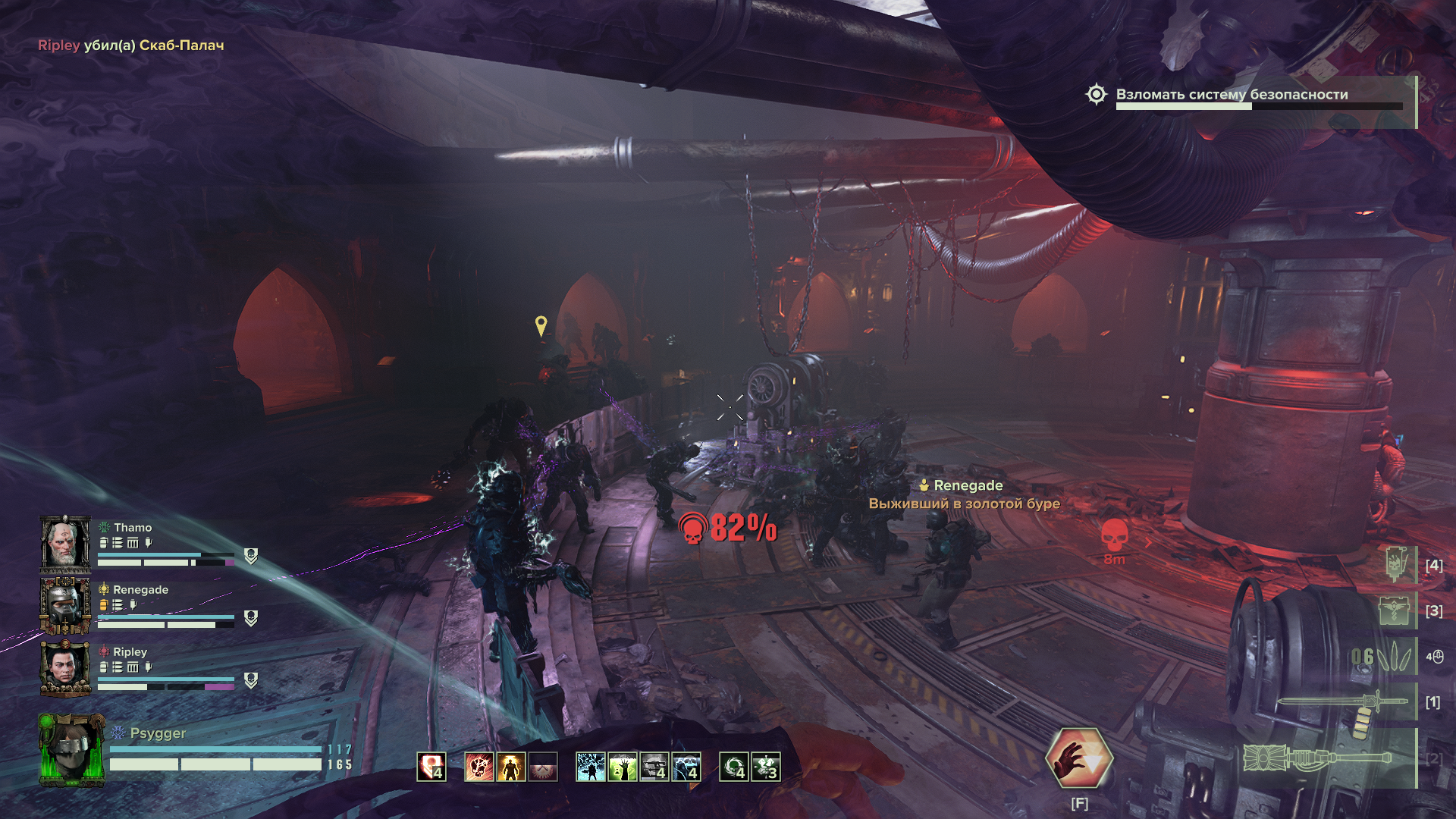Screen dimensions: 1456x819
Task: Click Thamo's bearded portrait
Action: [x=65, y=543]
